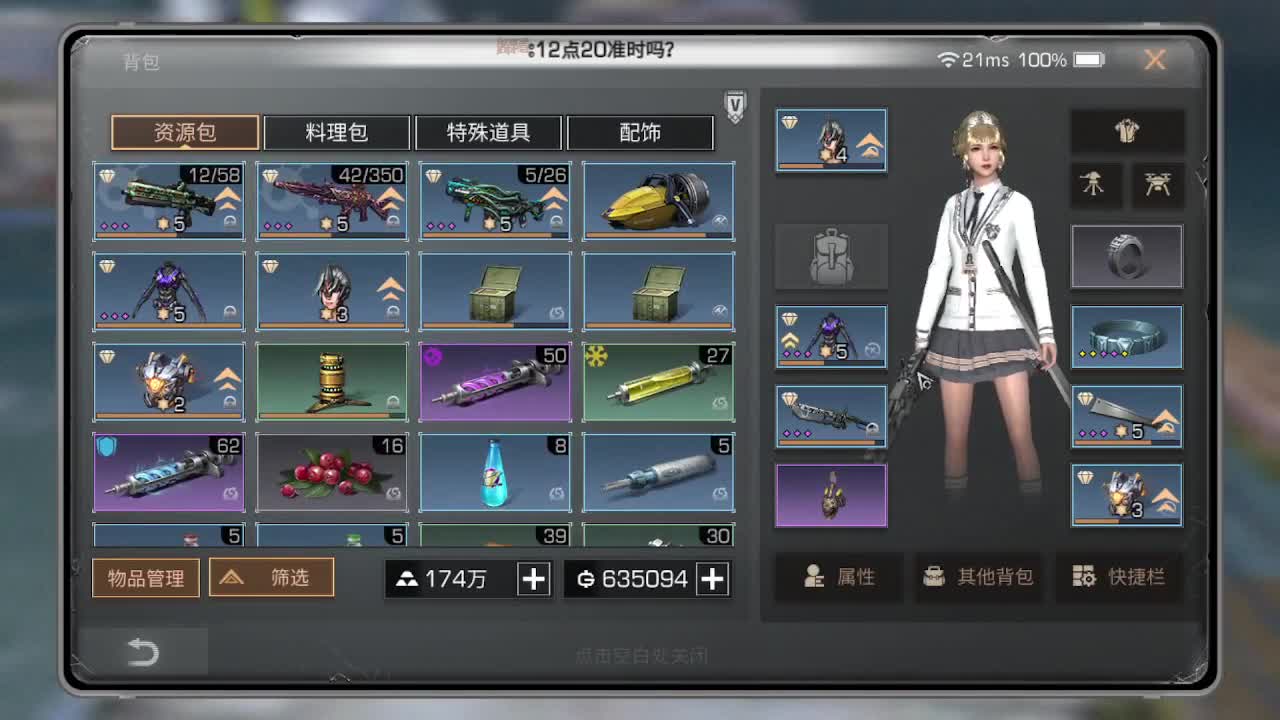Click the yellow submarine vehicle item
The width and height of the screenshot is (1280, 720).
[x=657, y=200]
